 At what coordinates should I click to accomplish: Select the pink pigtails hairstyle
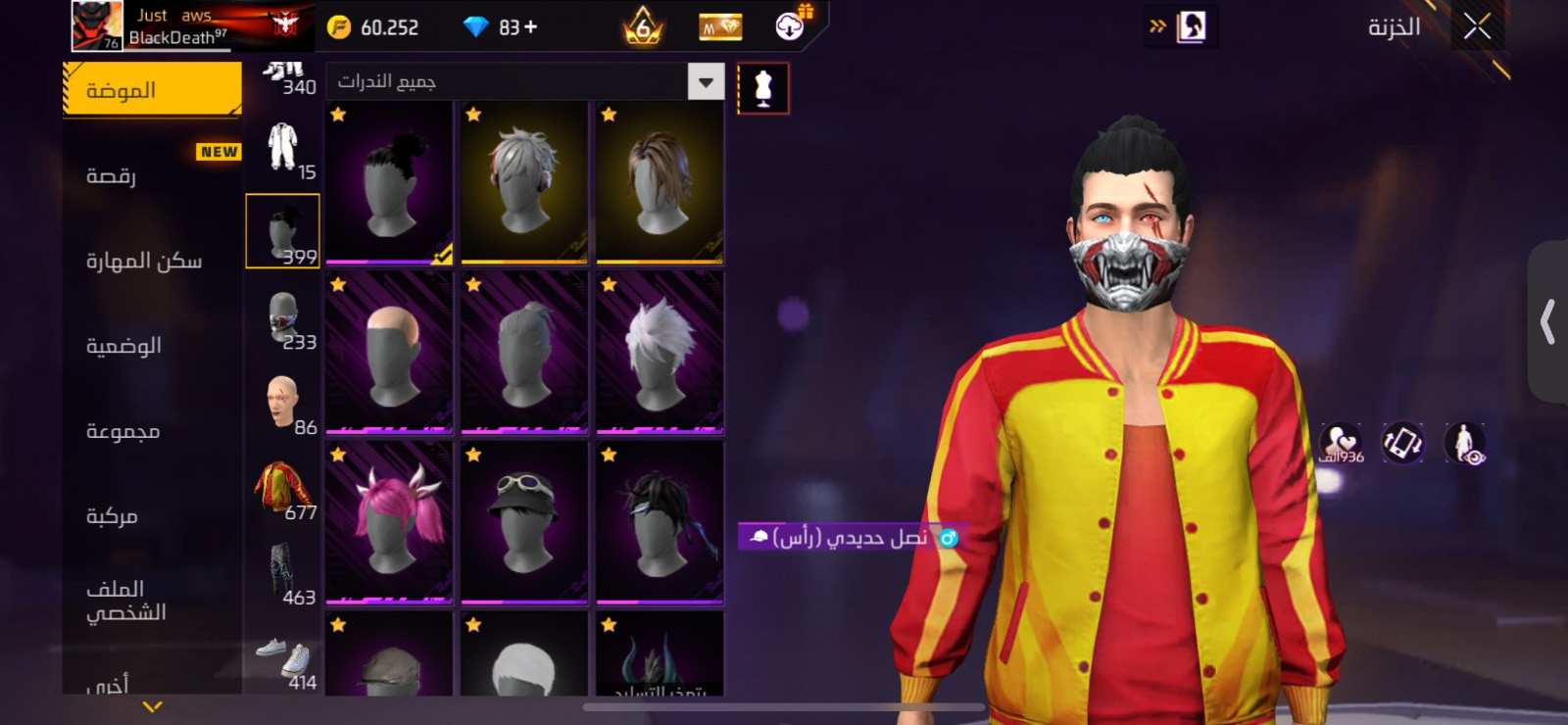[389, 520]
